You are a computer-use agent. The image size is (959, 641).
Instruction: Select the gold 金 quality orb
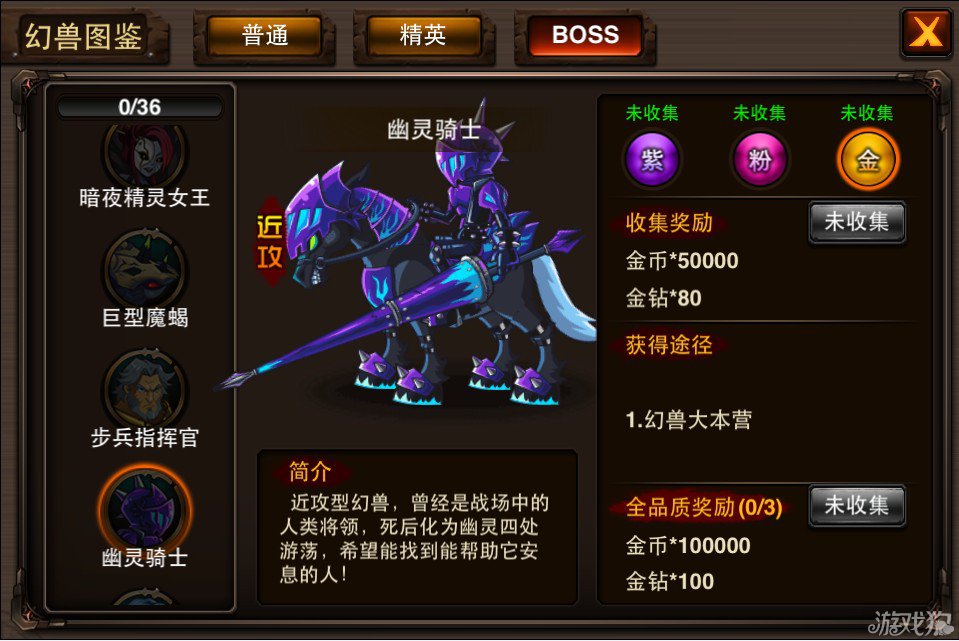tap(867, 160)
